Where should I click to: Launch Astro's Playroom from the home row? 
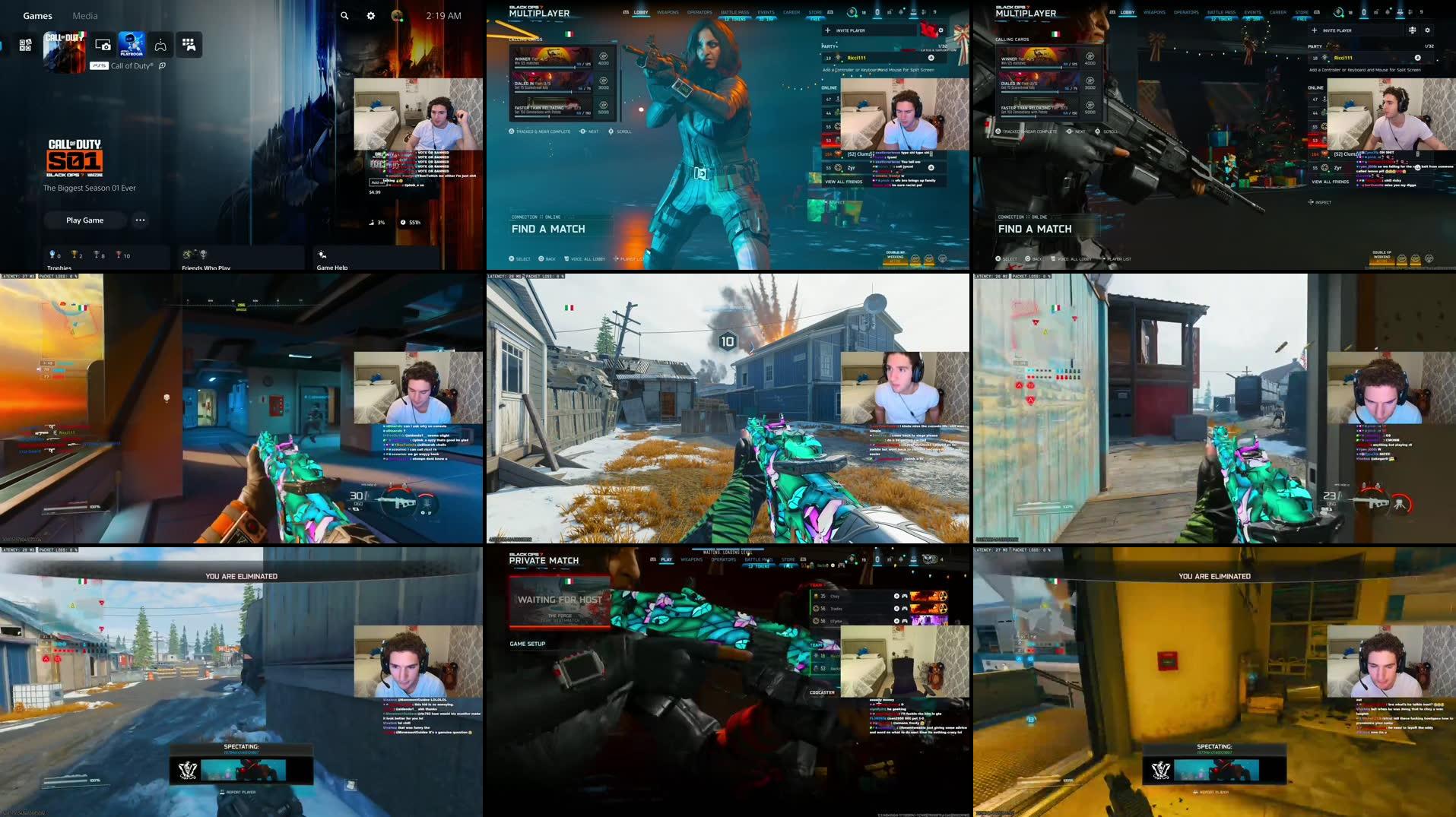(131, 45)
